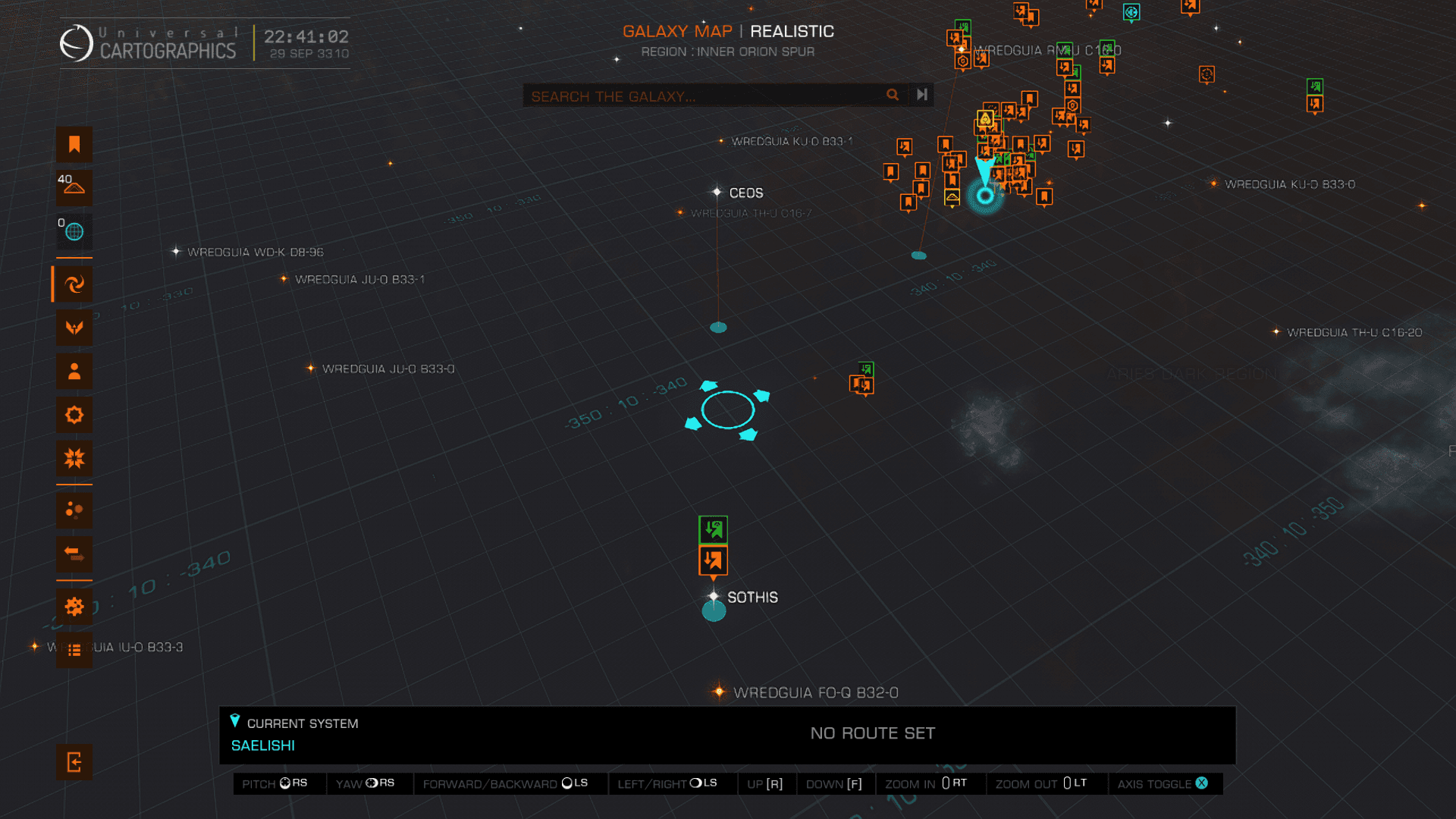Open the person silhouette filter tab
1456x819 pixels.
pos(74,372)
